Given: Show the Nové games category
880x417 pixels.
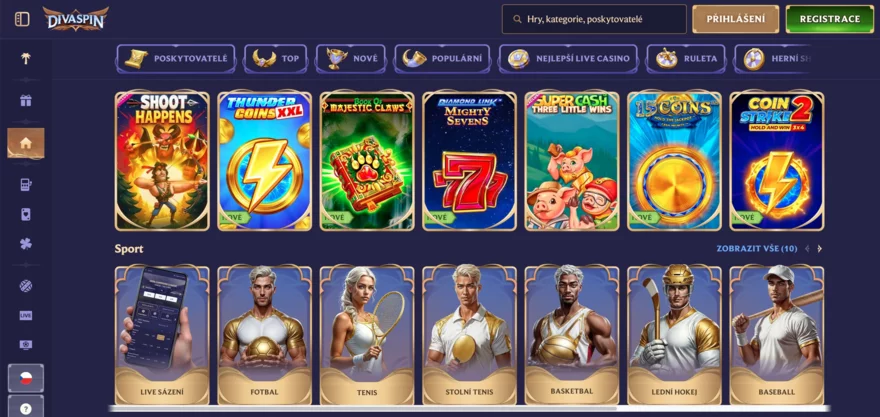Looking at the screenshot, I should pos(351,58).
